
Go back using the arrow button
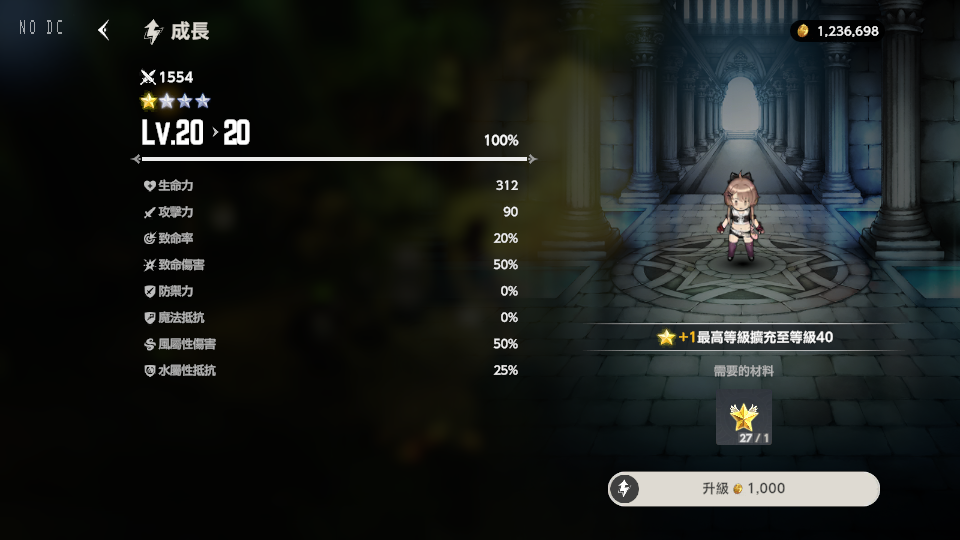103,31
